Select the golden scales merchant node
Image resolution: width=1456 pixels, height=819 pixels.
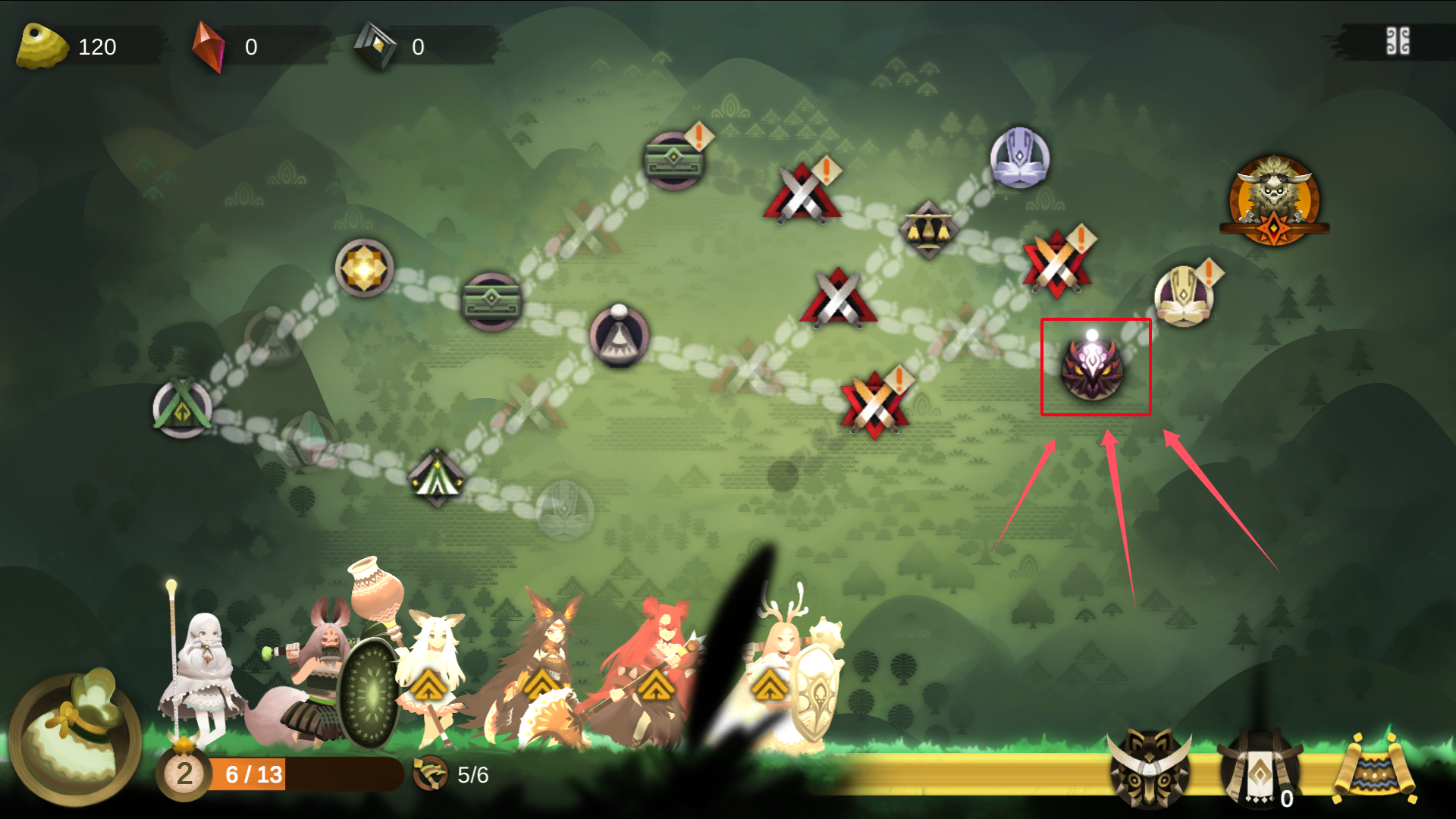point(928,228)
